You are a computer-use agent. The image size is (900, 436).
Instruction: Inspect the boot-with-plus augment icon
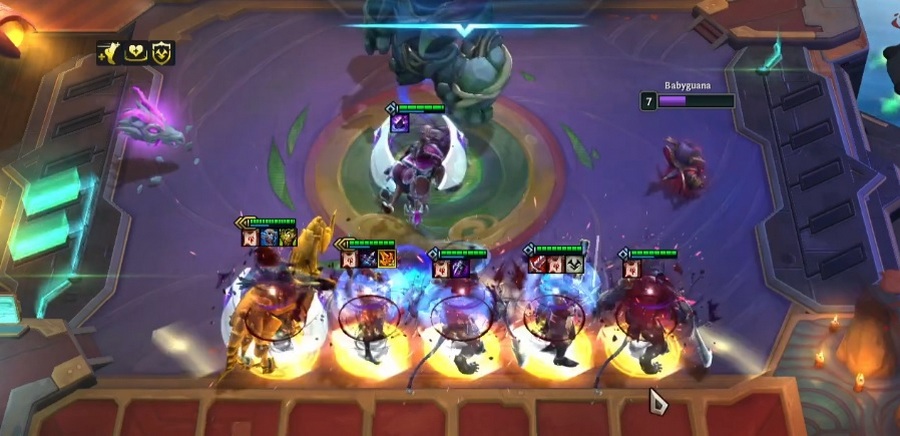[x=109, y=53]
